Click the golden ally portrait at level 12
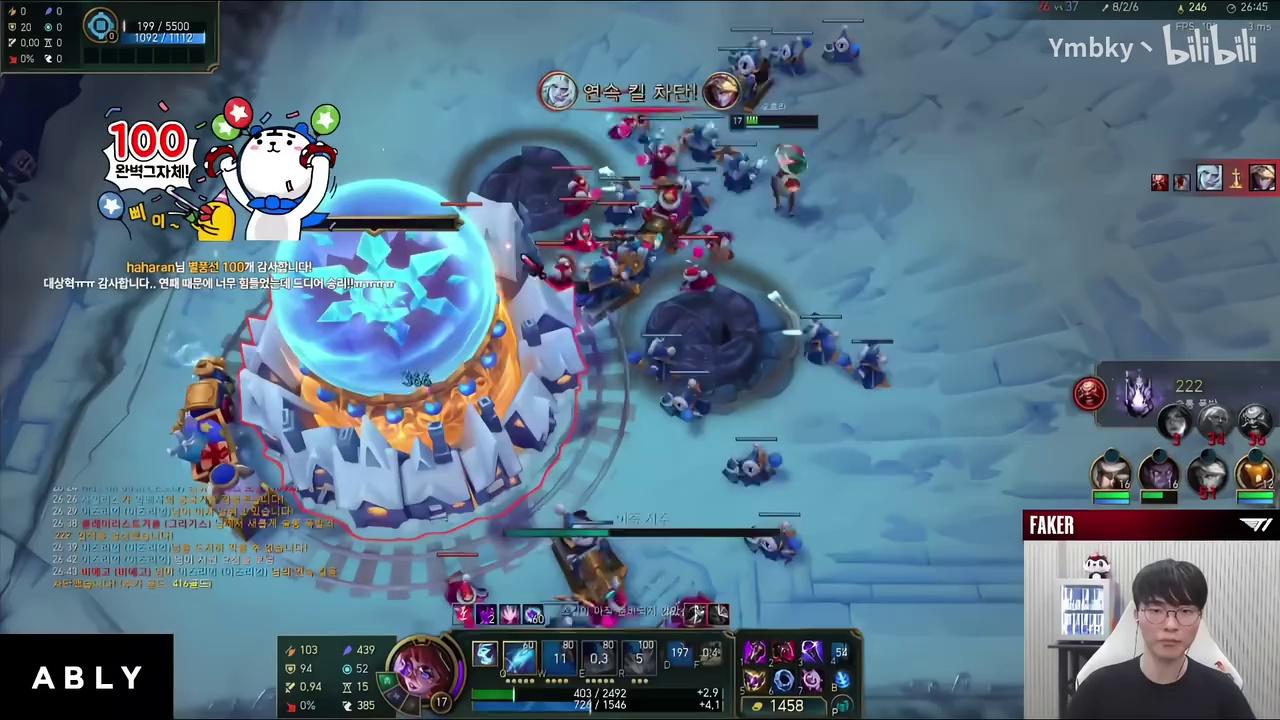Screen dimensions: 1280x720 tap(1255, 472)
